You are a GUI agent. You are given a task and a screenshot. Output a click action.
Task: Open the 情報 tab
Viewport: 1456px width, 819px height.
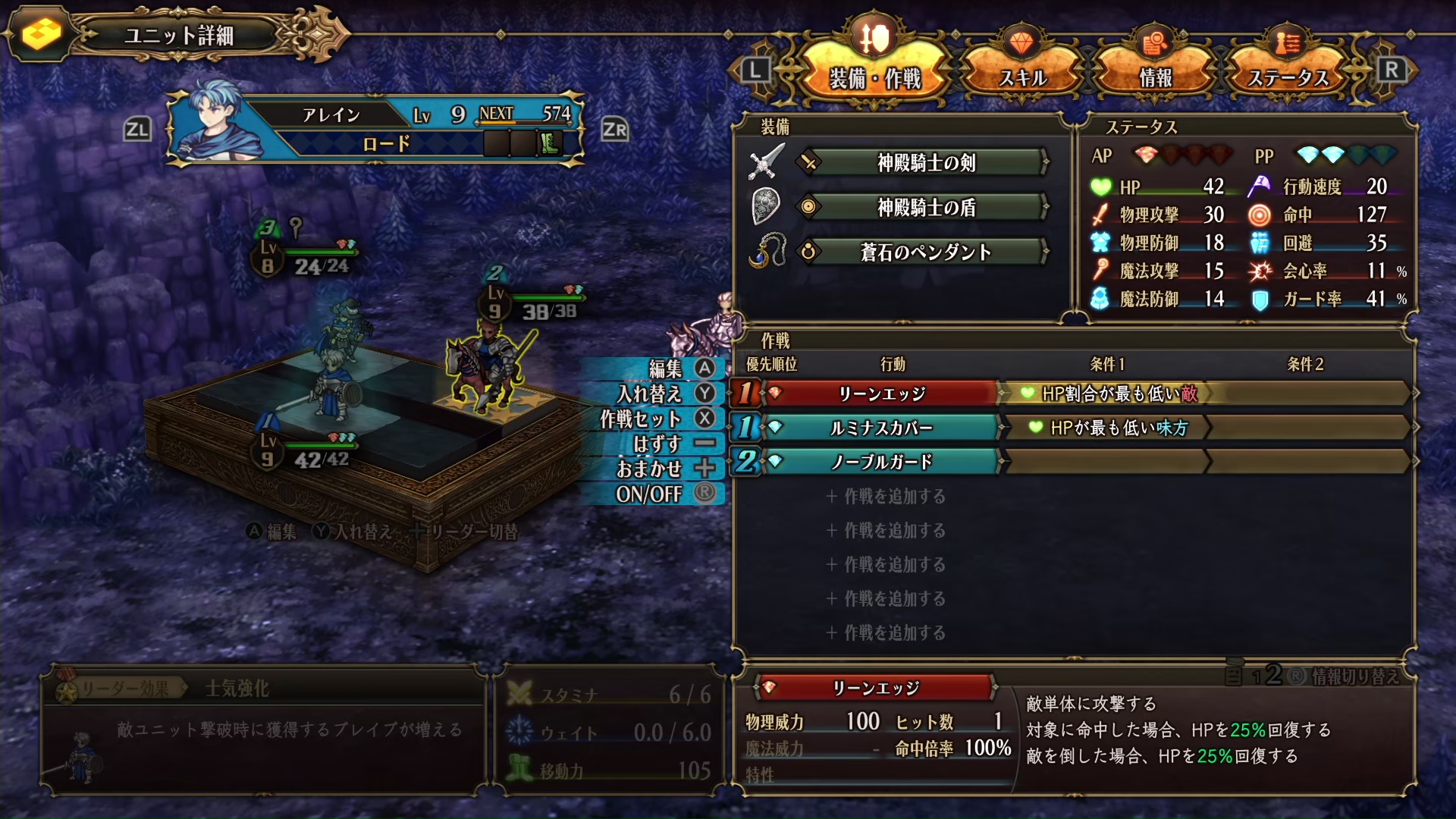1155,77
